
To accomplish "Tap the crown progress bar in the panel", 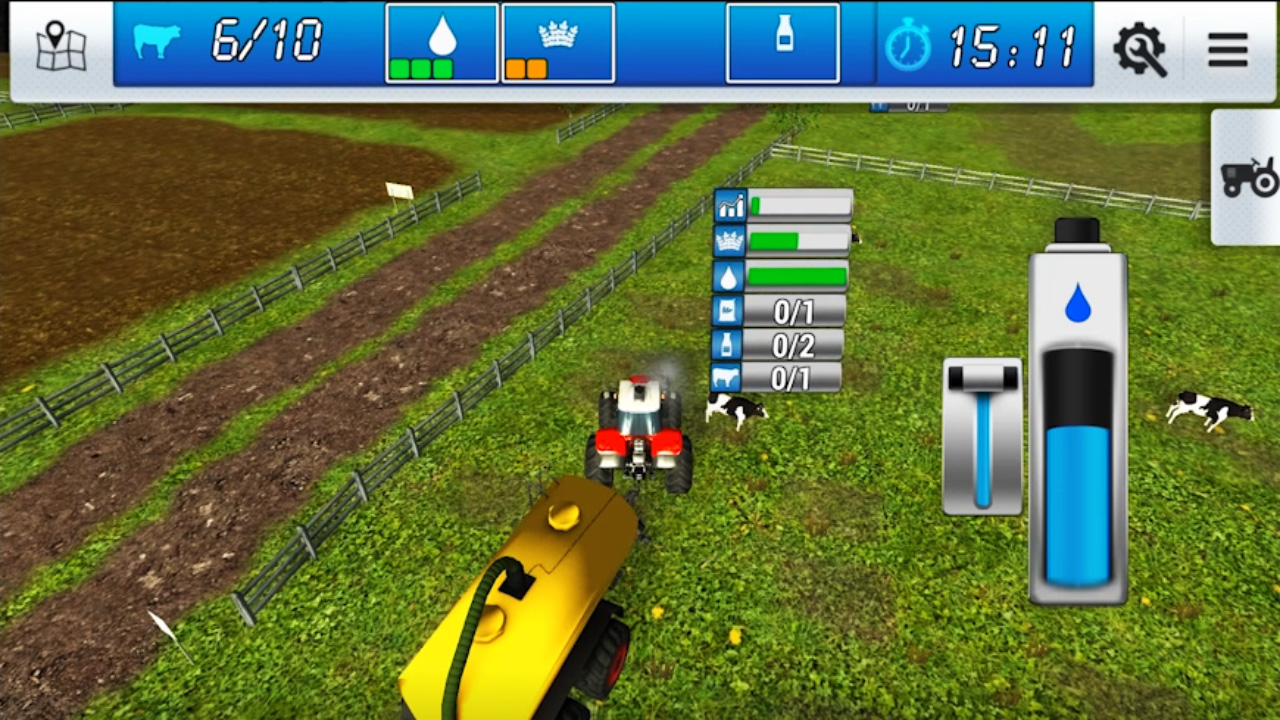I will (x=798, y=241).
